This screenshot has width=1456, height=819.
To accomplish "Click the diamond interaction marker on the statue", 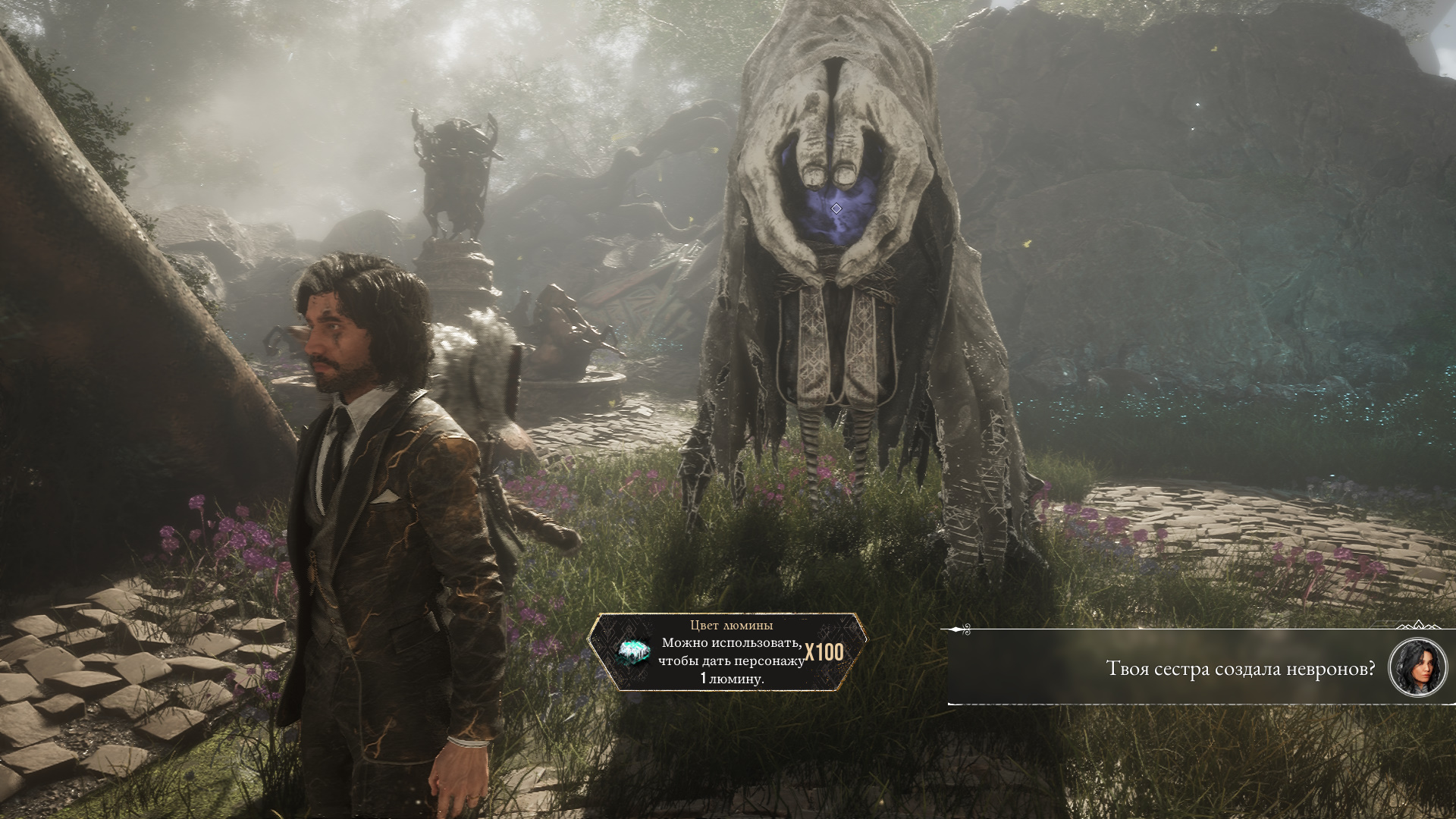I will [836, 209].
